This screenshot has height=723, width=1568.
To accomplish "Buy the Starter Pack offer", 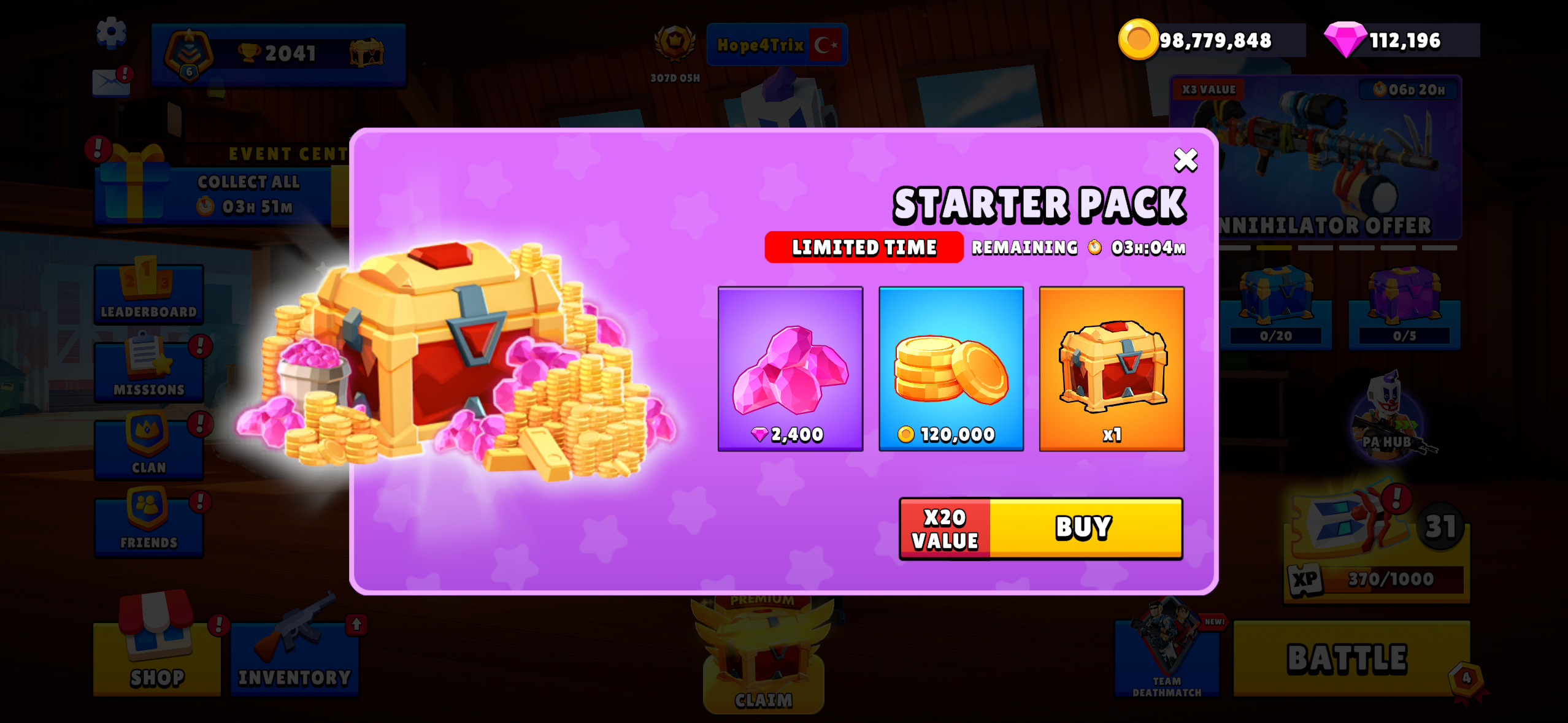I will (x=1085, y=528).
